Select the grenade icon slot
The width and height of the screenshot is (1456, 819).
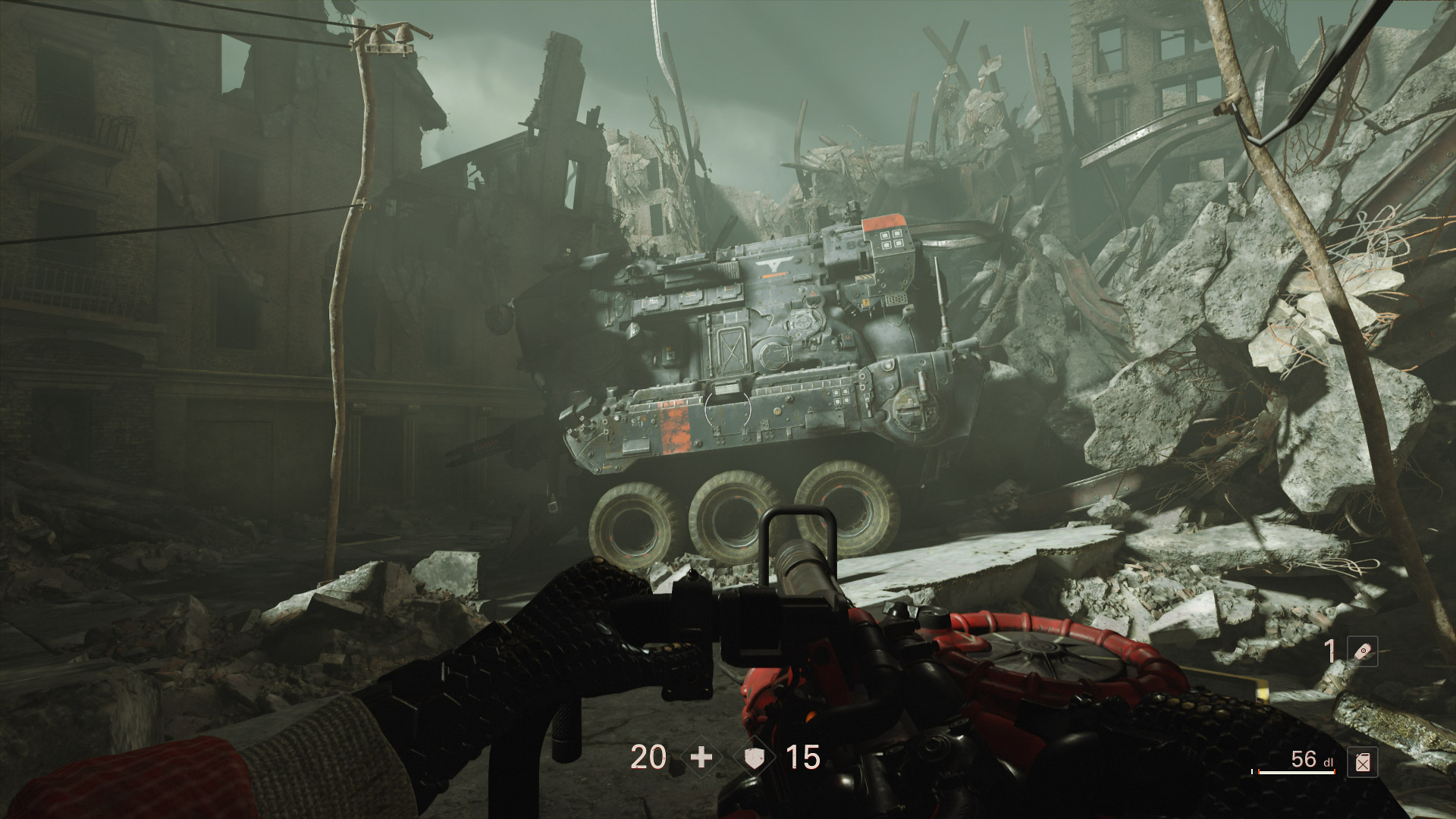1362,652
